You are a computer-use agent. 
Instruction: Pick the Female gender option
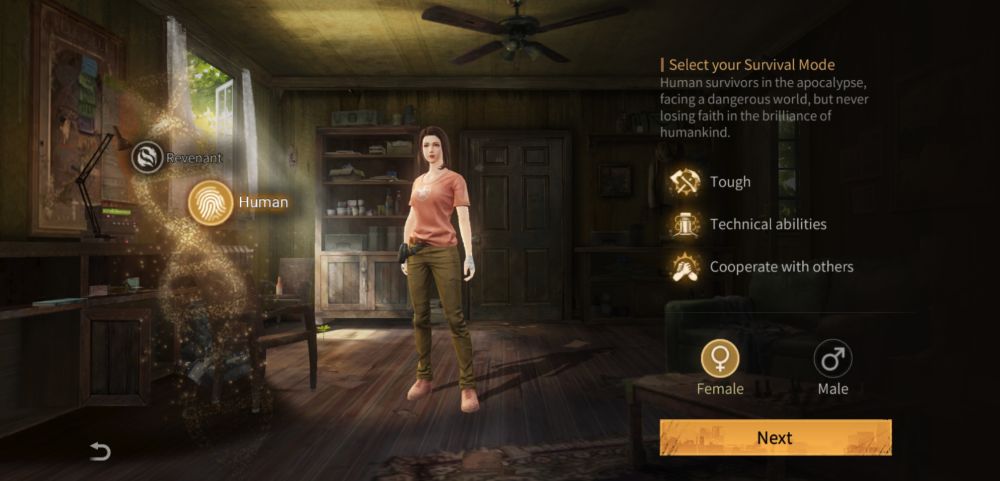coord(720,358)
